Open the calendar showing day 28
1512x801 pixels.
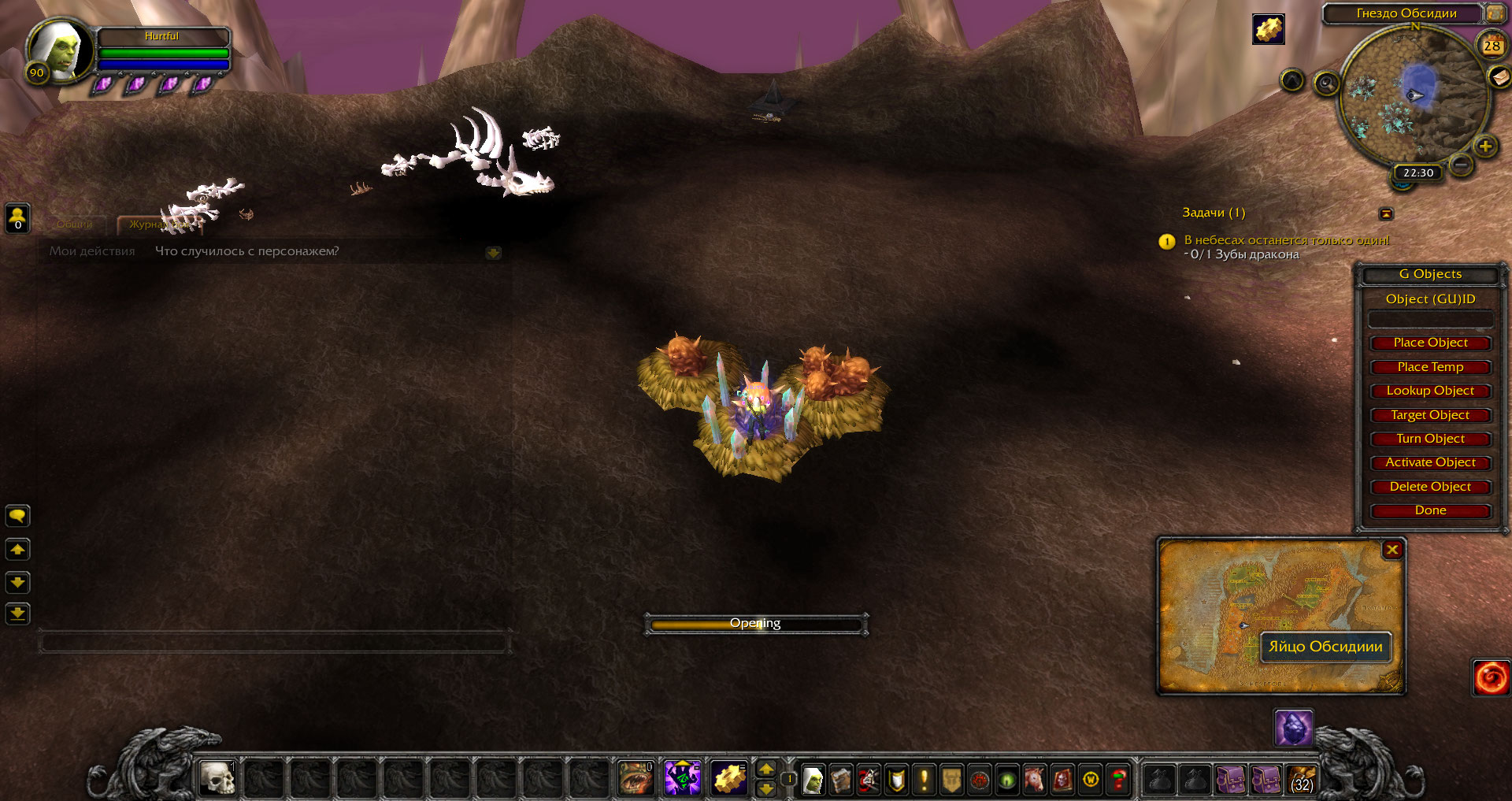click(x=1492, y=46)
